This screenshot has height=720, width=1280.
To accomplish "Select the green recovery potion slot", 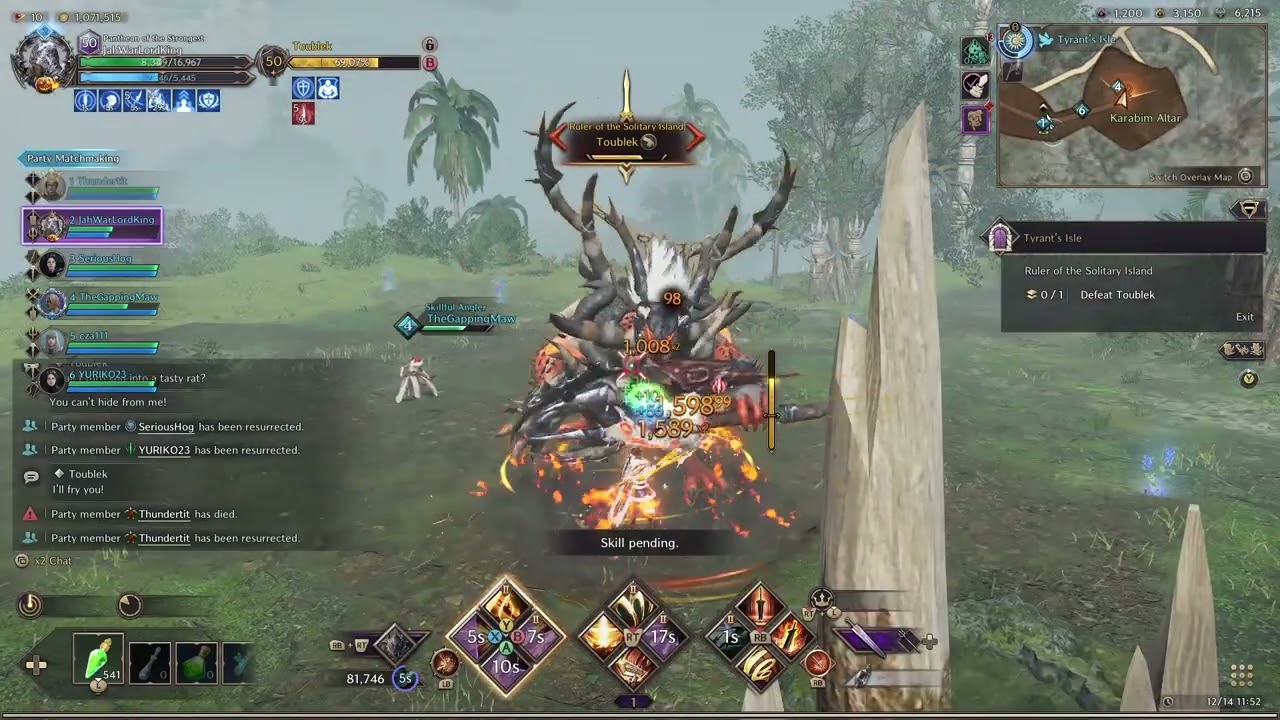I will pos(98,659).
